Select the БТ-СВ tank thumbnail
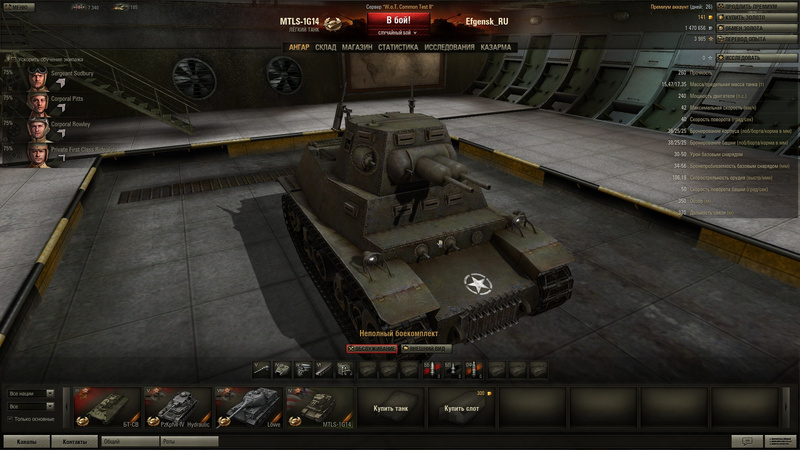This screenshot has height=450, width=800. click(x=107, y=407)
